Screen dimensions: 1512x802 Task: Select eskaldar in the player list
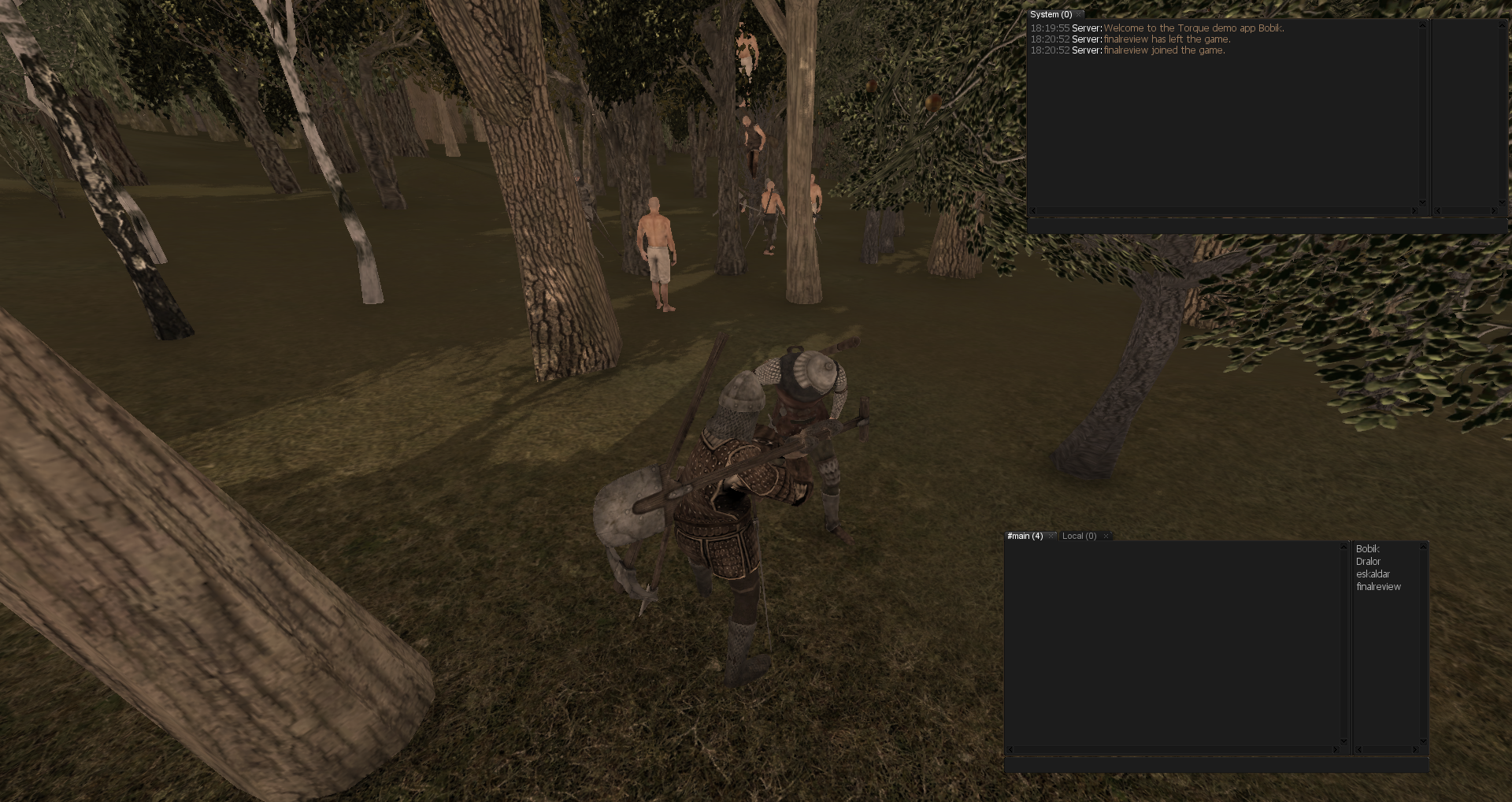click(1373, 574)
